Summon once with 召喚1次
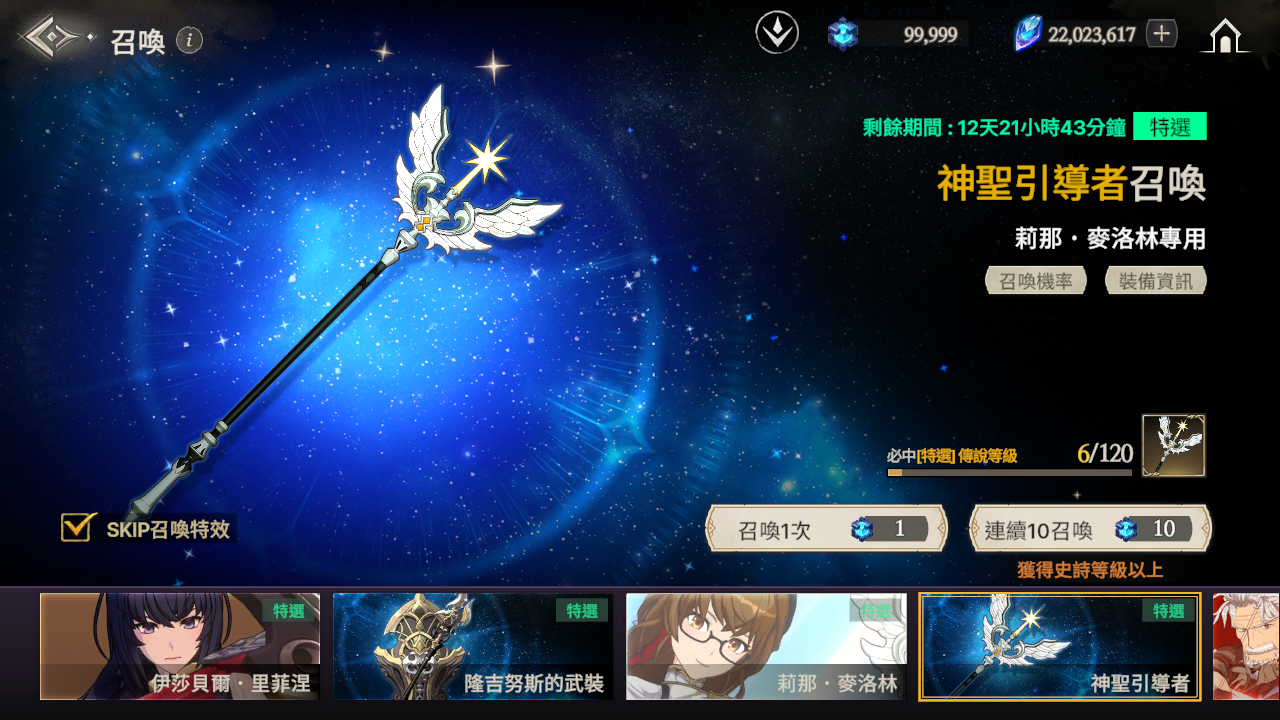 pyautogui.click(x=826, y=529)
